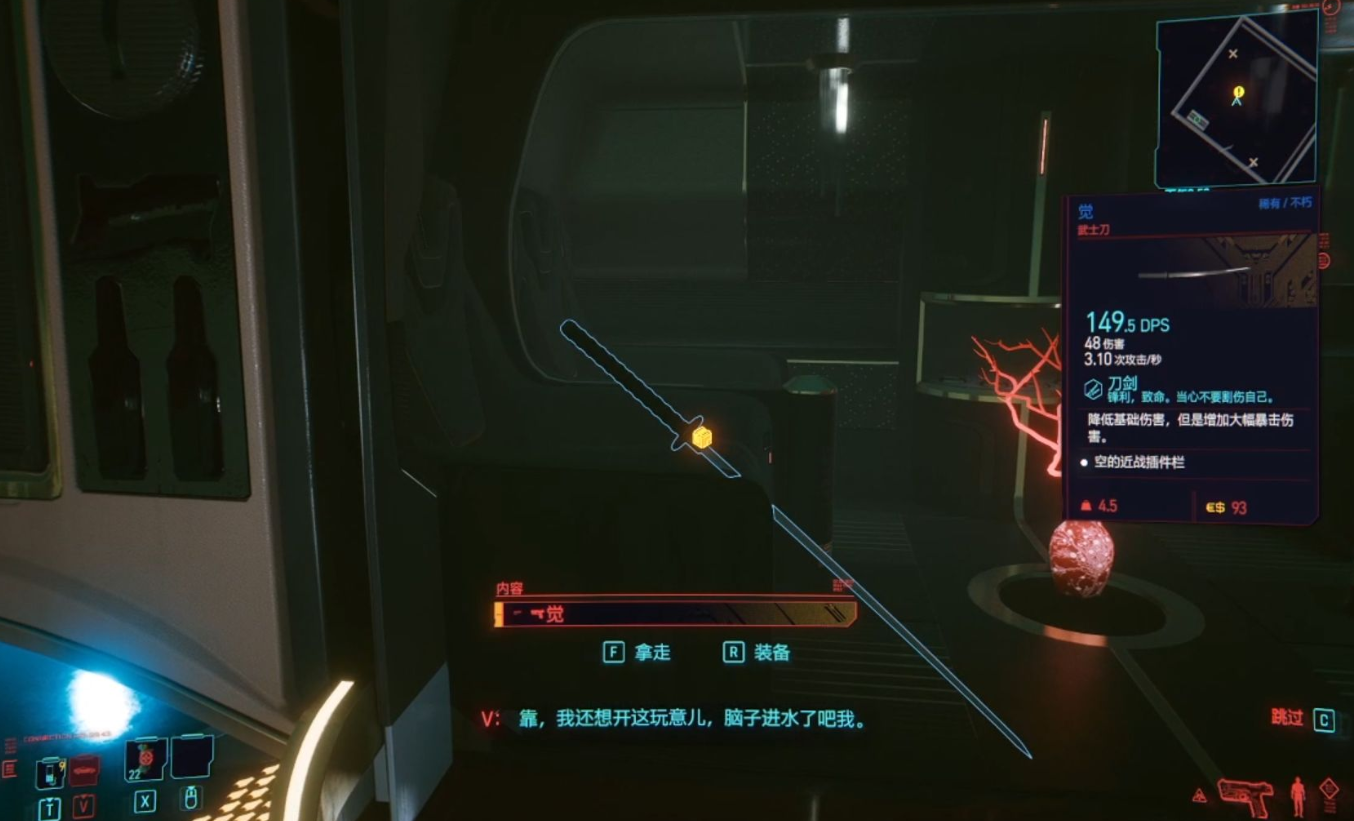
Task: Click the €$ currency icon near 93
Action: pyautogui.click(x=1217, y=507)
